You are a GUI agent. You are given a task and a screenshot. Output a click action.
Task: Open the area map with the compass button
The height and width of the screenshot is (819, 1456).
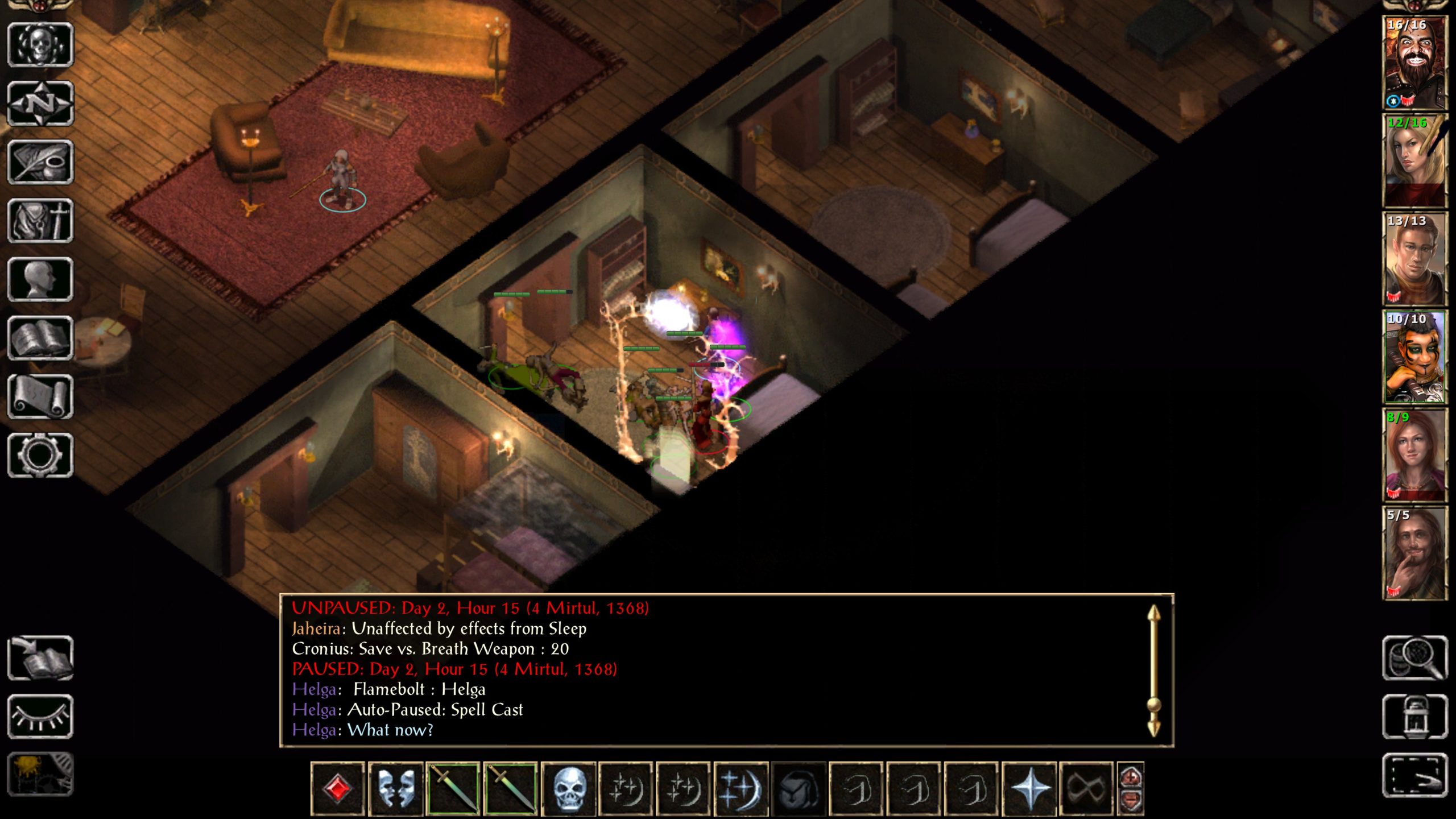tap(40, 104)
